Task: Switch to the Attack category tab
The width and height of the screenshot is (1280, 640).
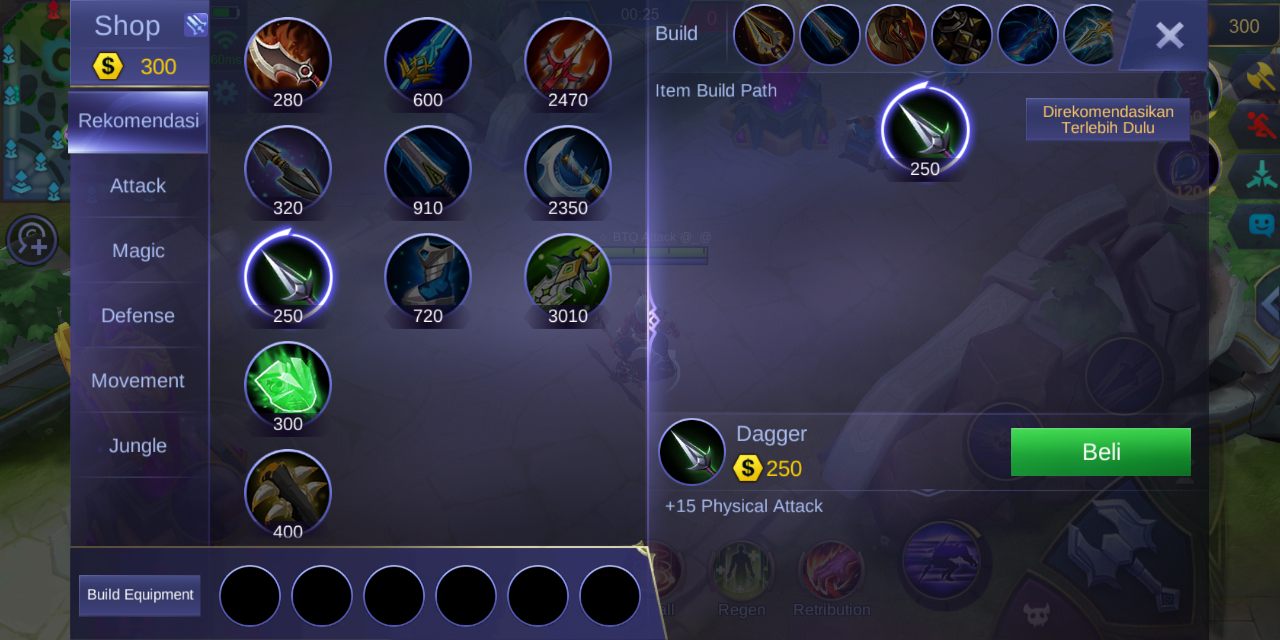Action: click(x=138, y=186)
